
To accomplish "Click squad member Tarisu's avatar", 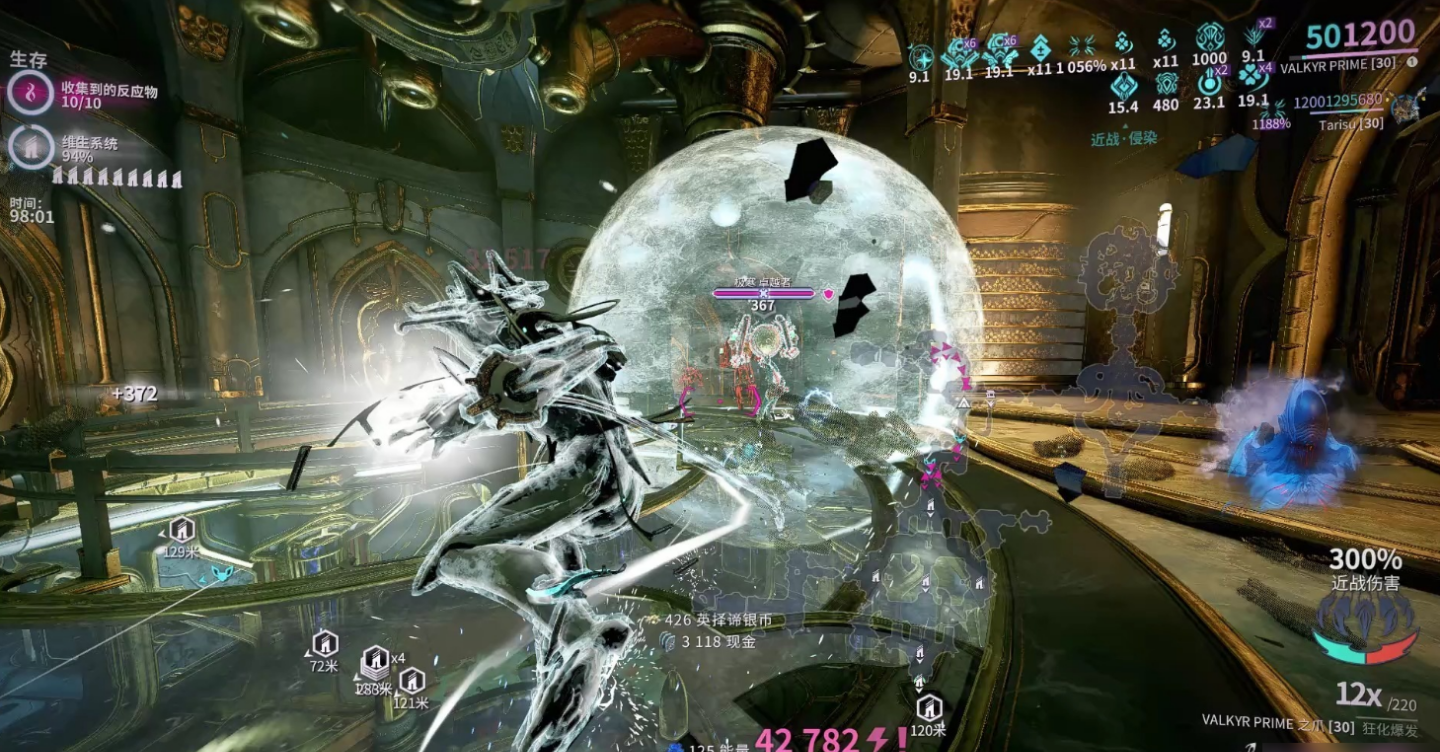I will pos(1407,105).
